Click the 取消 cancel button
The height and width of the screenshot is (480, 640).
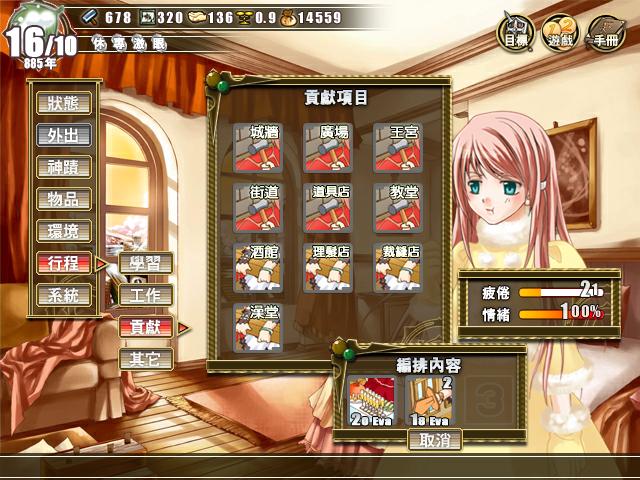click(x=434, y=439)
